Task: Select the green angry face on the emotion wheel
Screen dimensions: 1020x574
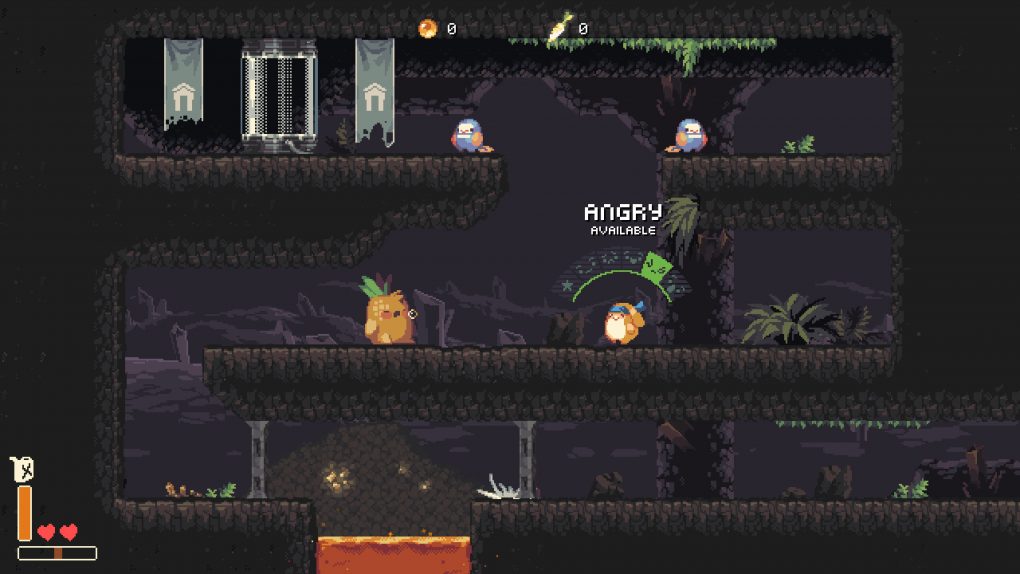Action: tap(655, 266)
